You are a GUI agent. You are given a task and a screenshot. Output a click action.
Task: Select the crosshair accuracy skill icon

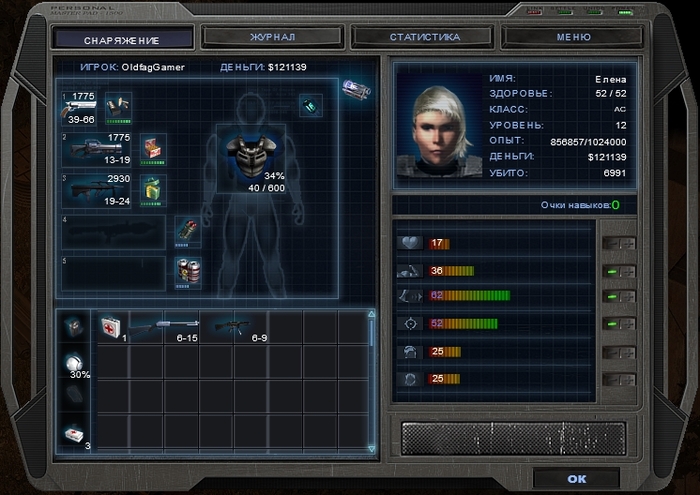click(x=411, y=324)
